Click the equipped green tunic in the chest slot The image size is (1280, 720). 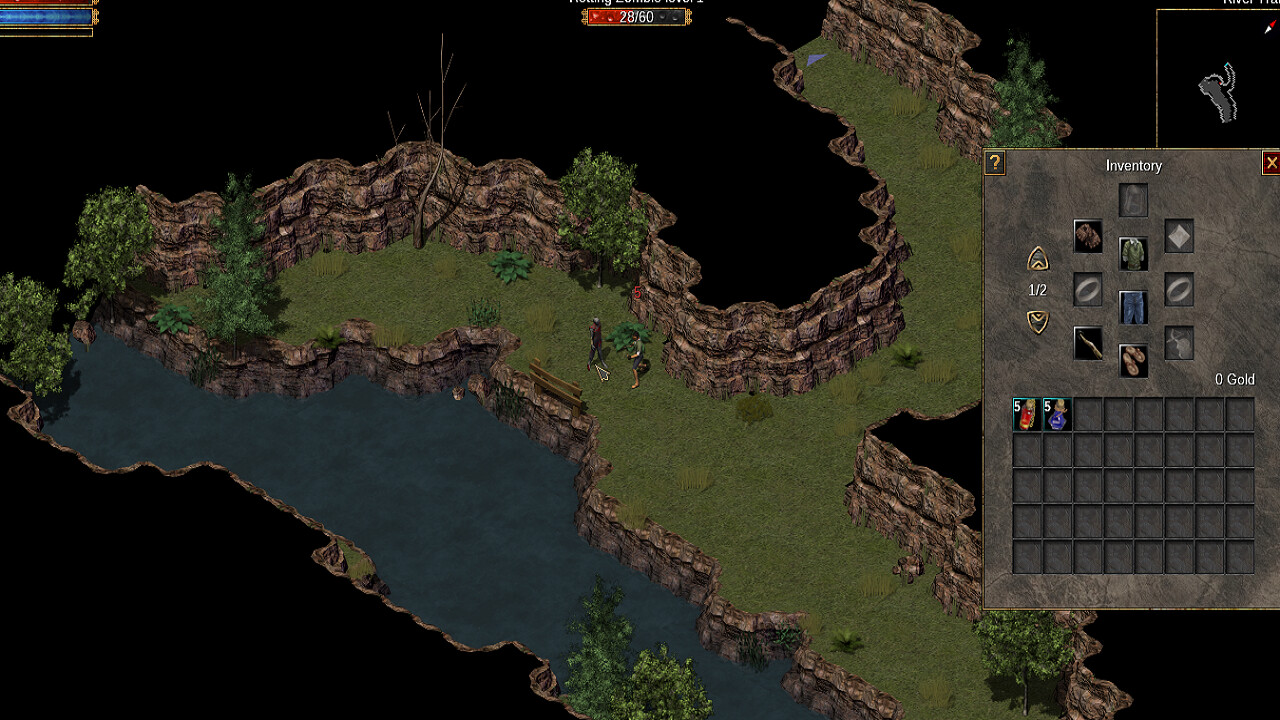point(1133,252)
